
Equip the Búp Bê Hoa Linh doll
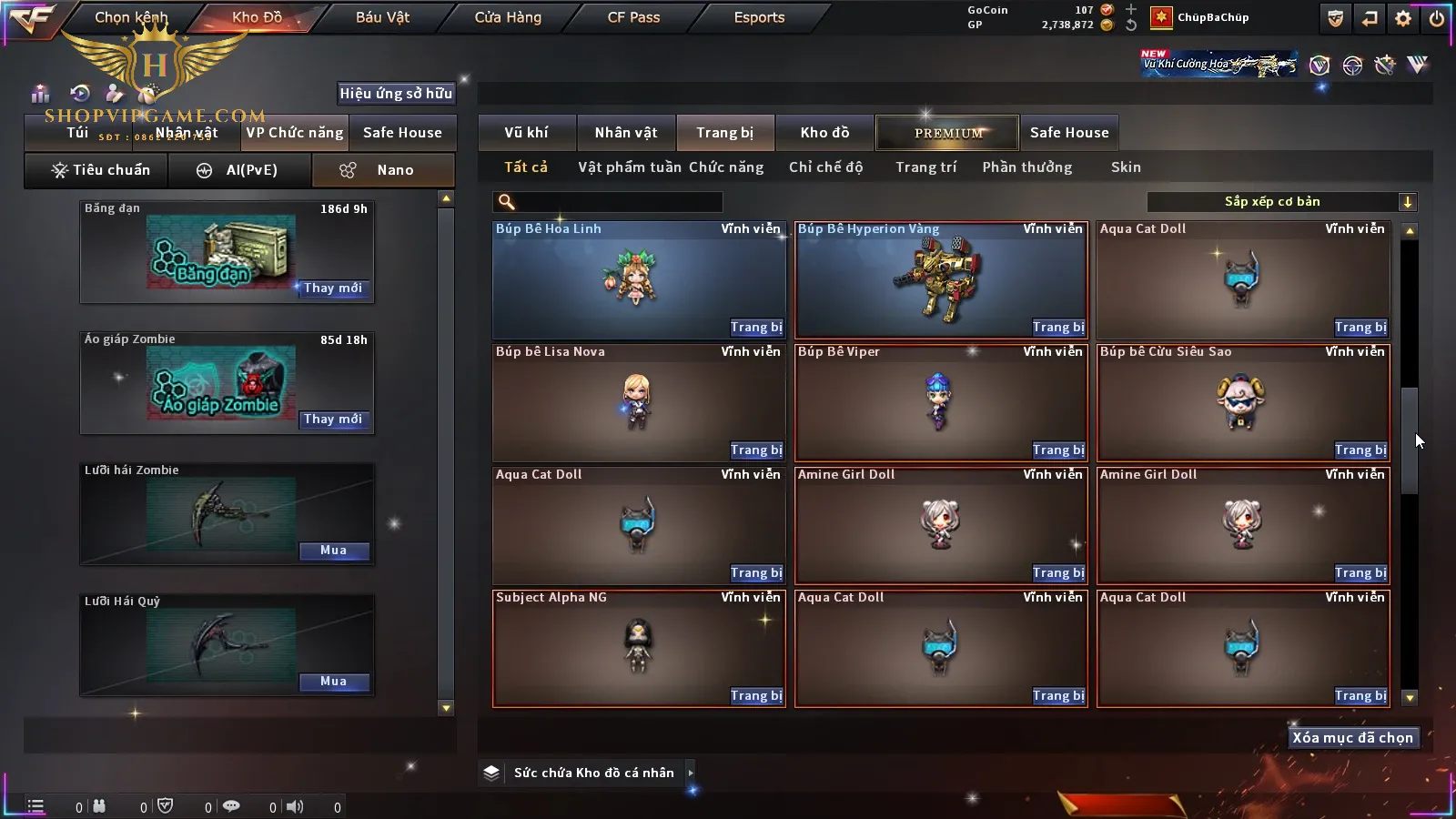(755, 328)
